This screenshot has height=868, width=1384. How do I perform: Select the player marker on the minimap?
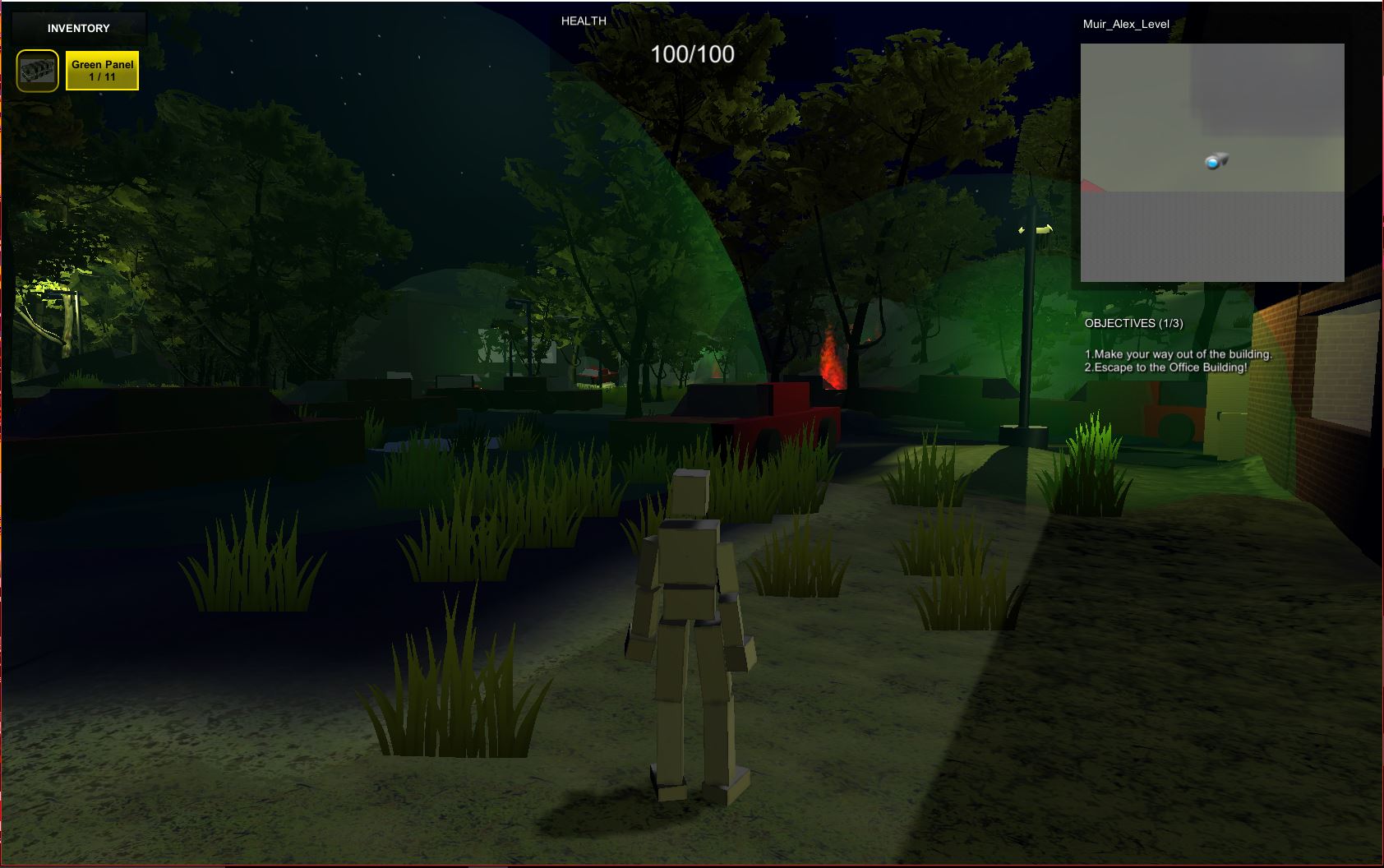pos(1216,161)
